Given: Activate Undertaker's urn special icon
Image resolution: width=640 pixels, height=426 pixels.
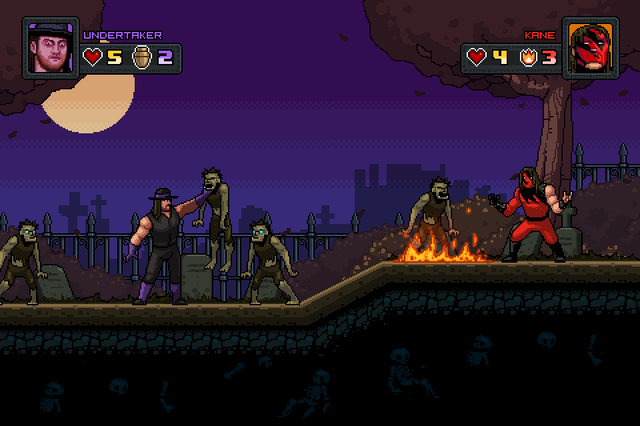Looking at the screenshot, I should (x=140, y=57).
